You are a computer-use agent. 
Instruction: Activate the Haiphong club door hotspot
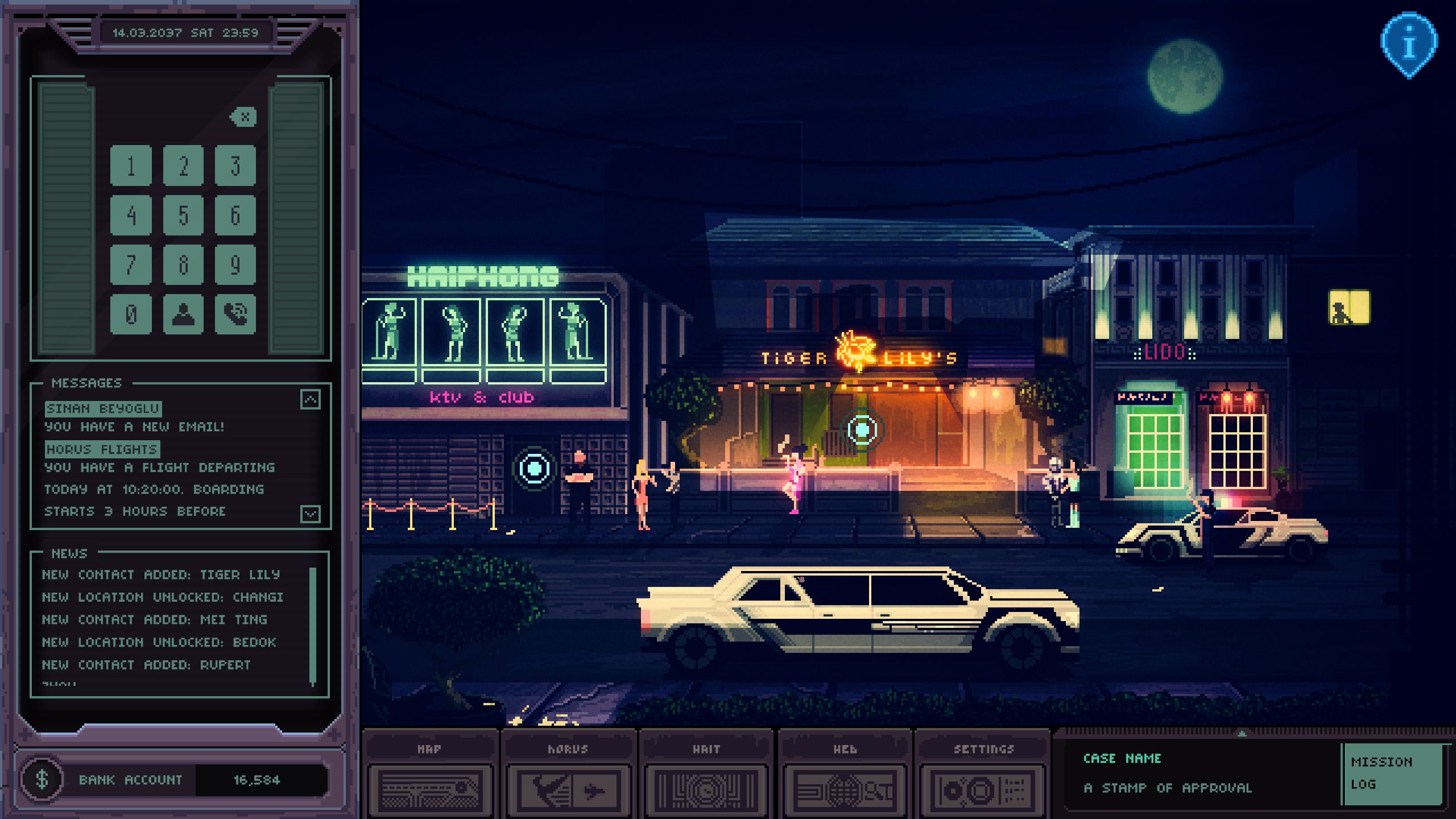(534, 468)
